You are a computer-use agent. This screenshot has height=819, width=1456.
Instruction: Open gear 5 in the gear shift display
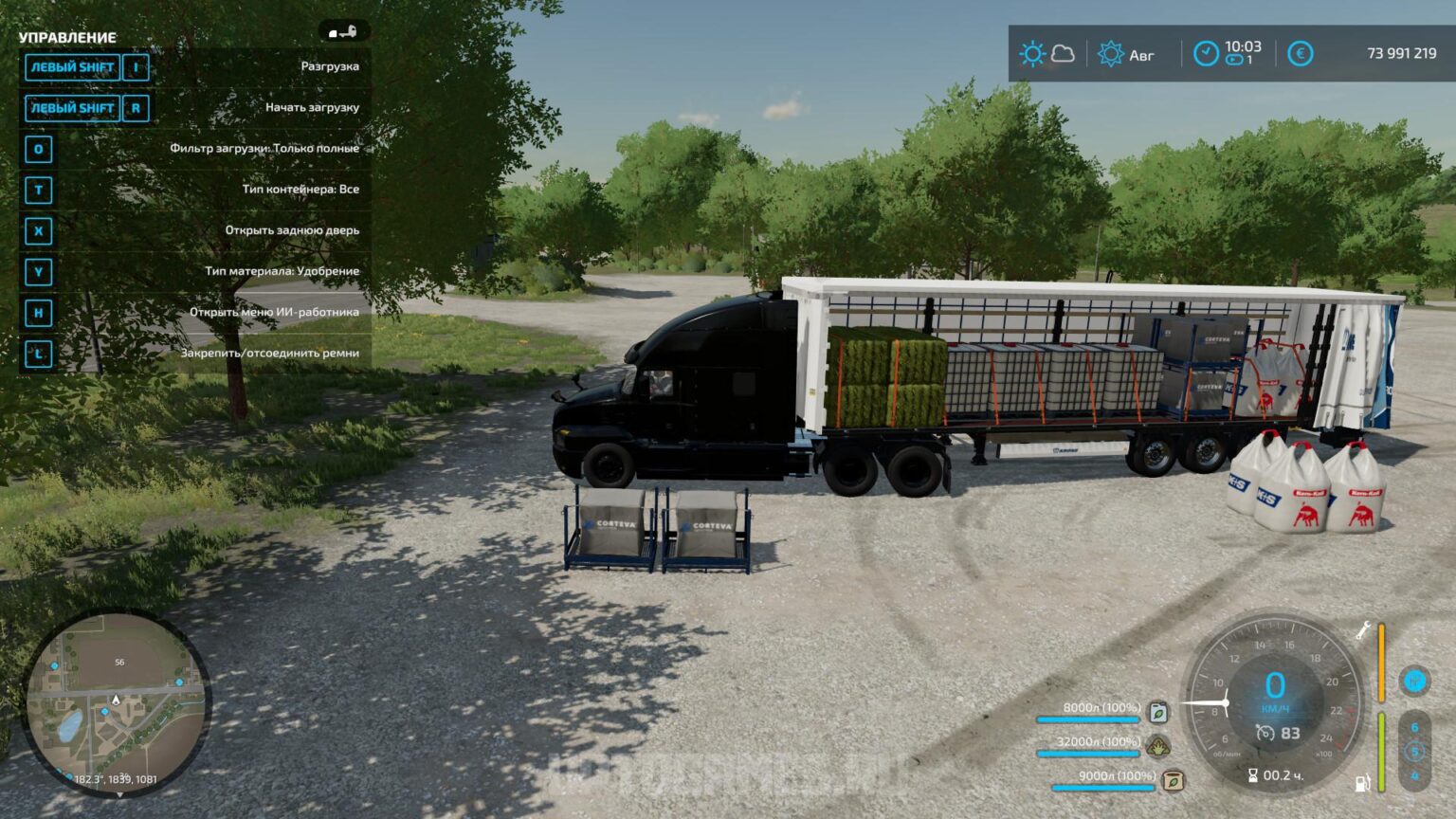(x=1417, y=751)
